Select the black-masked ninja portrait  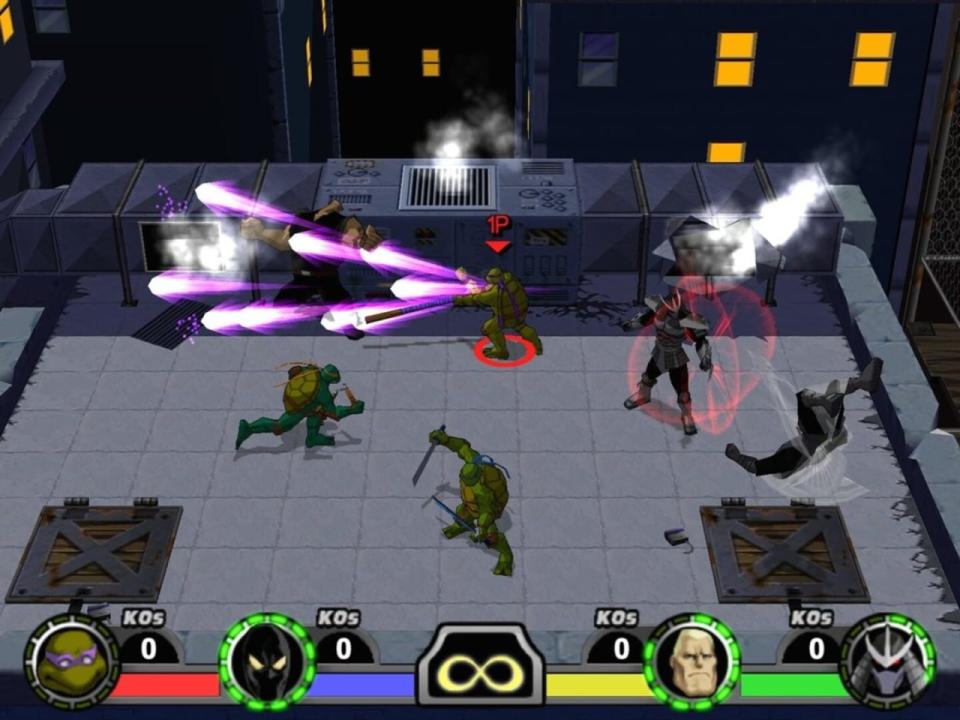coord(267,661)
